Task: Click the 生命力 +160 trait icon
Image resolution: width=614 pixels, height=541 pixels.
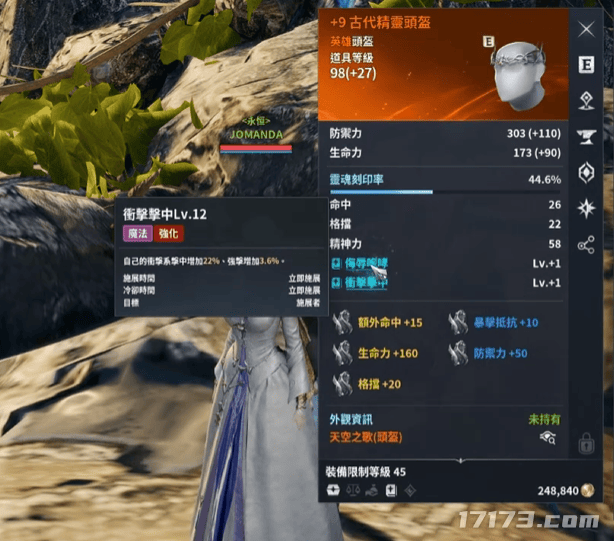Action: tap(343, 353)
